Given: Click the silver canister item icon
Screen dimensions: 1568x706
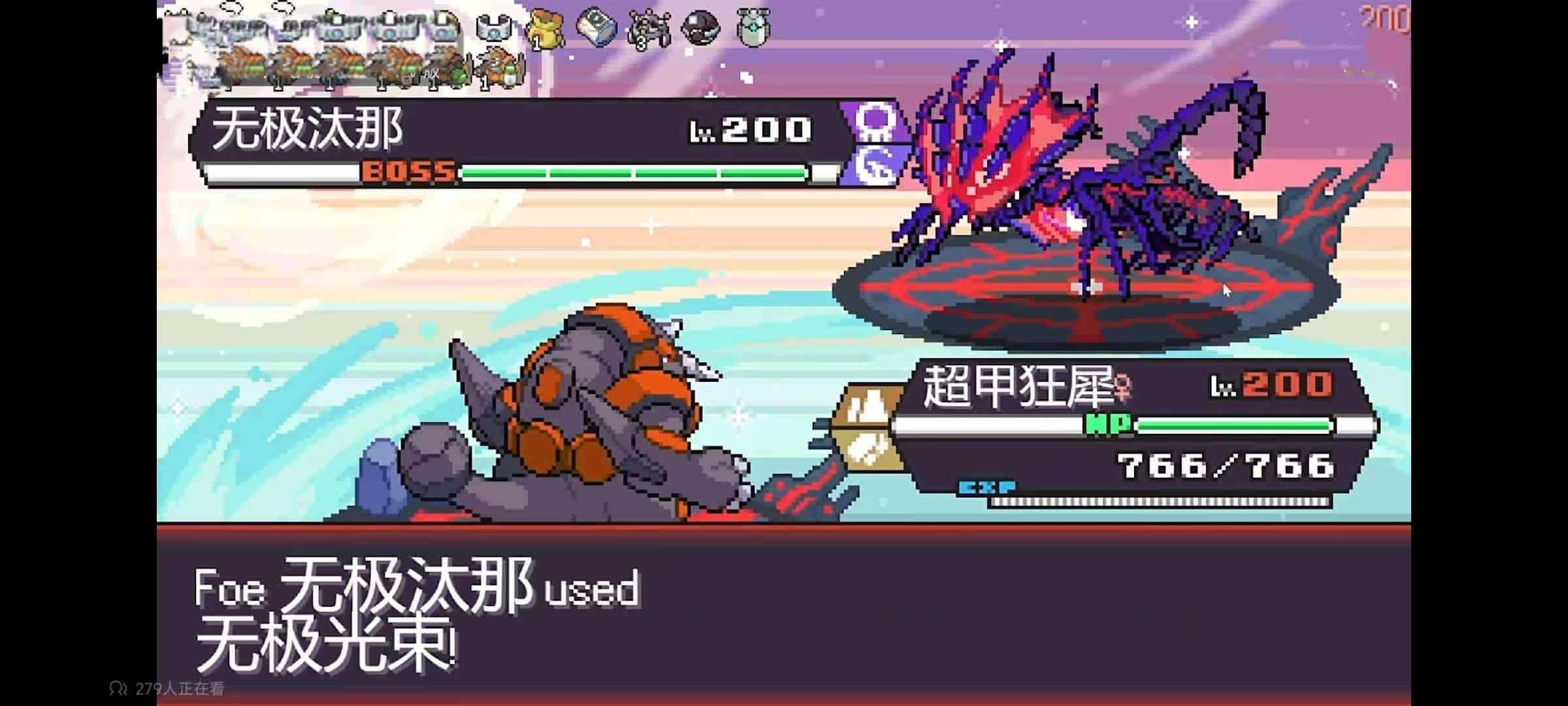Looking at the screenshot, I should pos(753,28).
